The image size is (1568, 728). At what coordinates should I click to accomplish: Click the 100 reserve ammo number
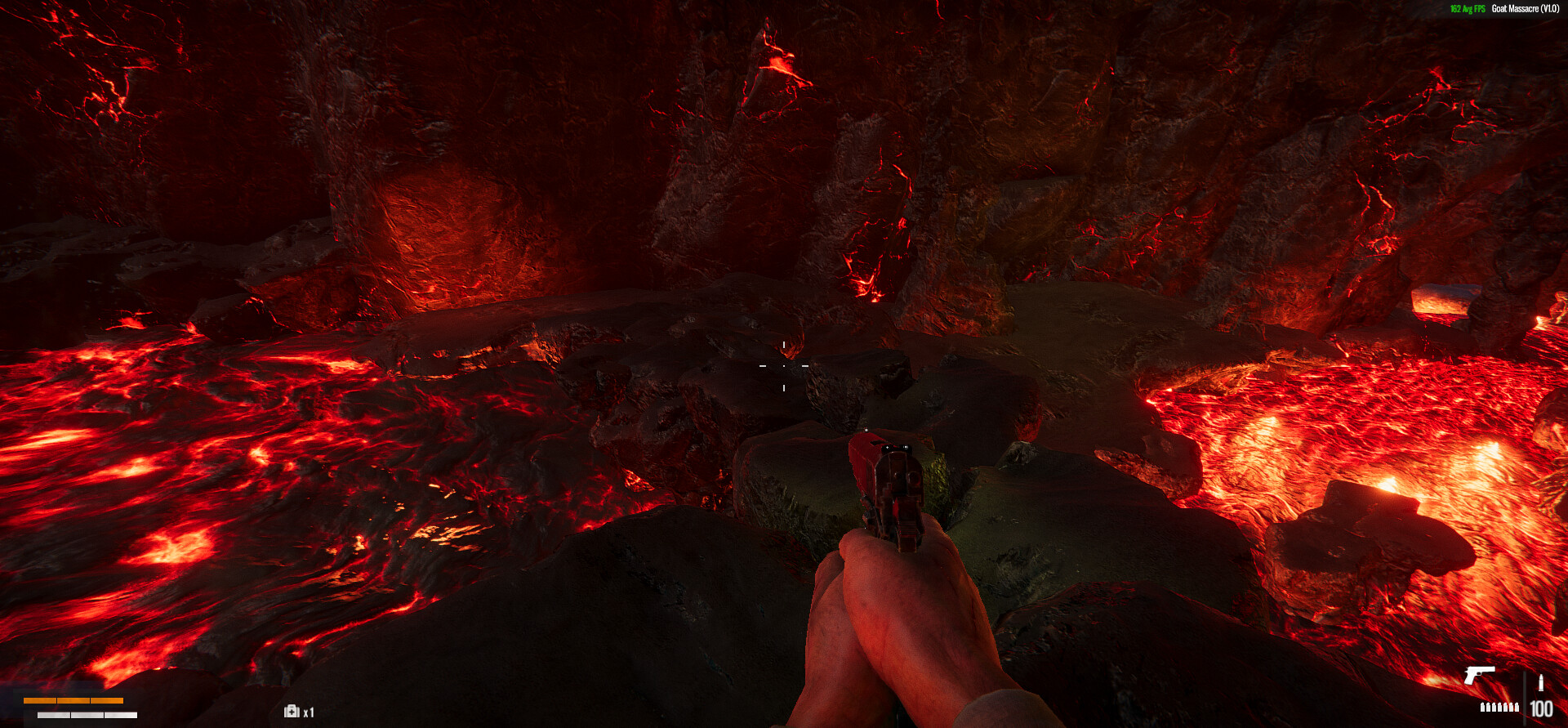1543,708
